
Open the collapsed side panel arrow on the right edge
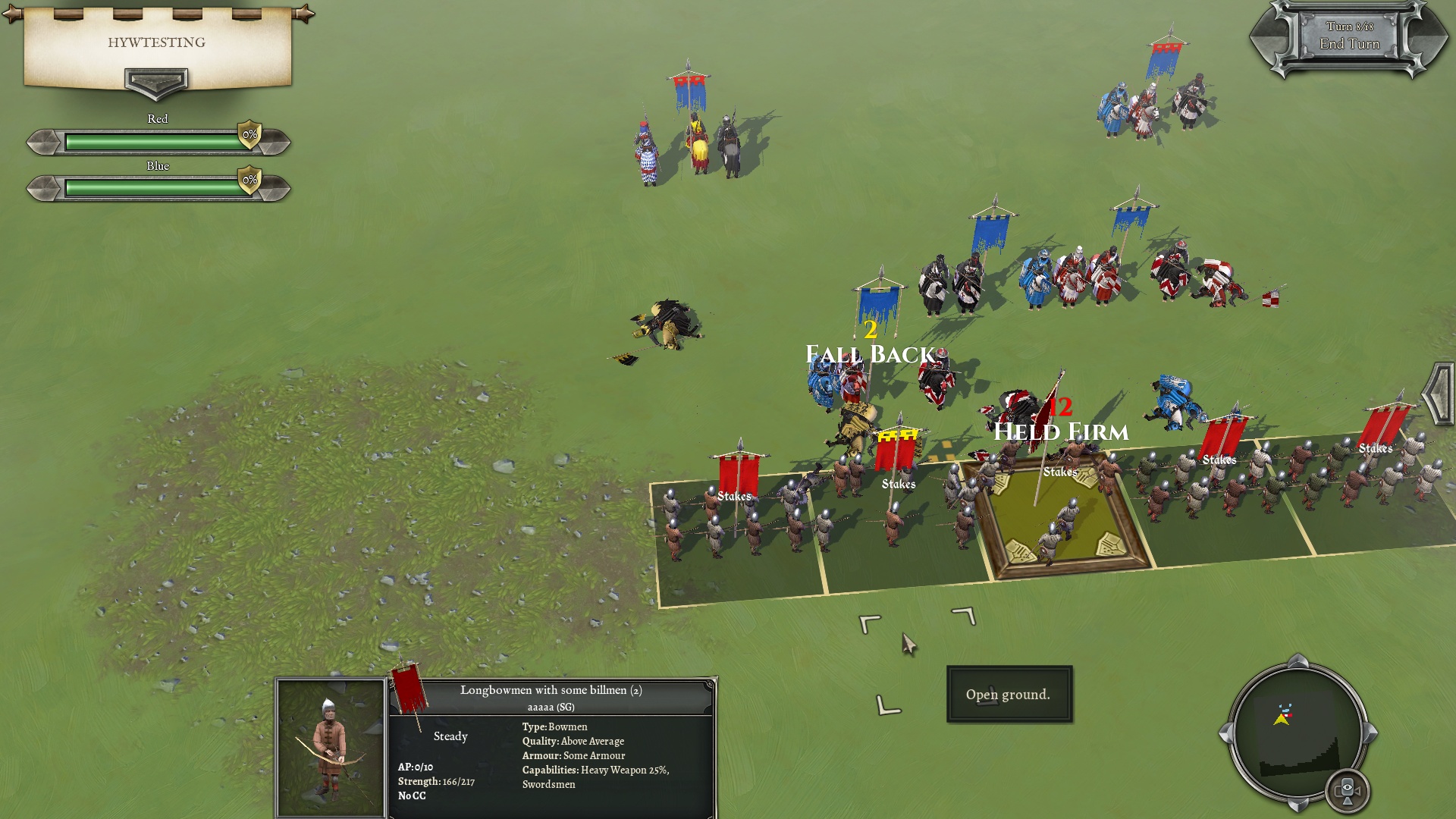(x=1439, y=393)
